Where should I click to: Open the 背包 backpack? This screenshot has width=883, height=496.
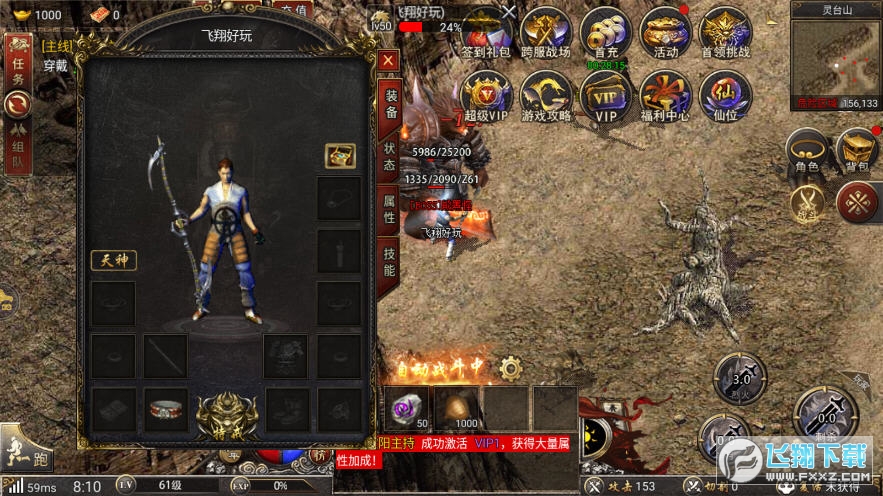[857, 152]
